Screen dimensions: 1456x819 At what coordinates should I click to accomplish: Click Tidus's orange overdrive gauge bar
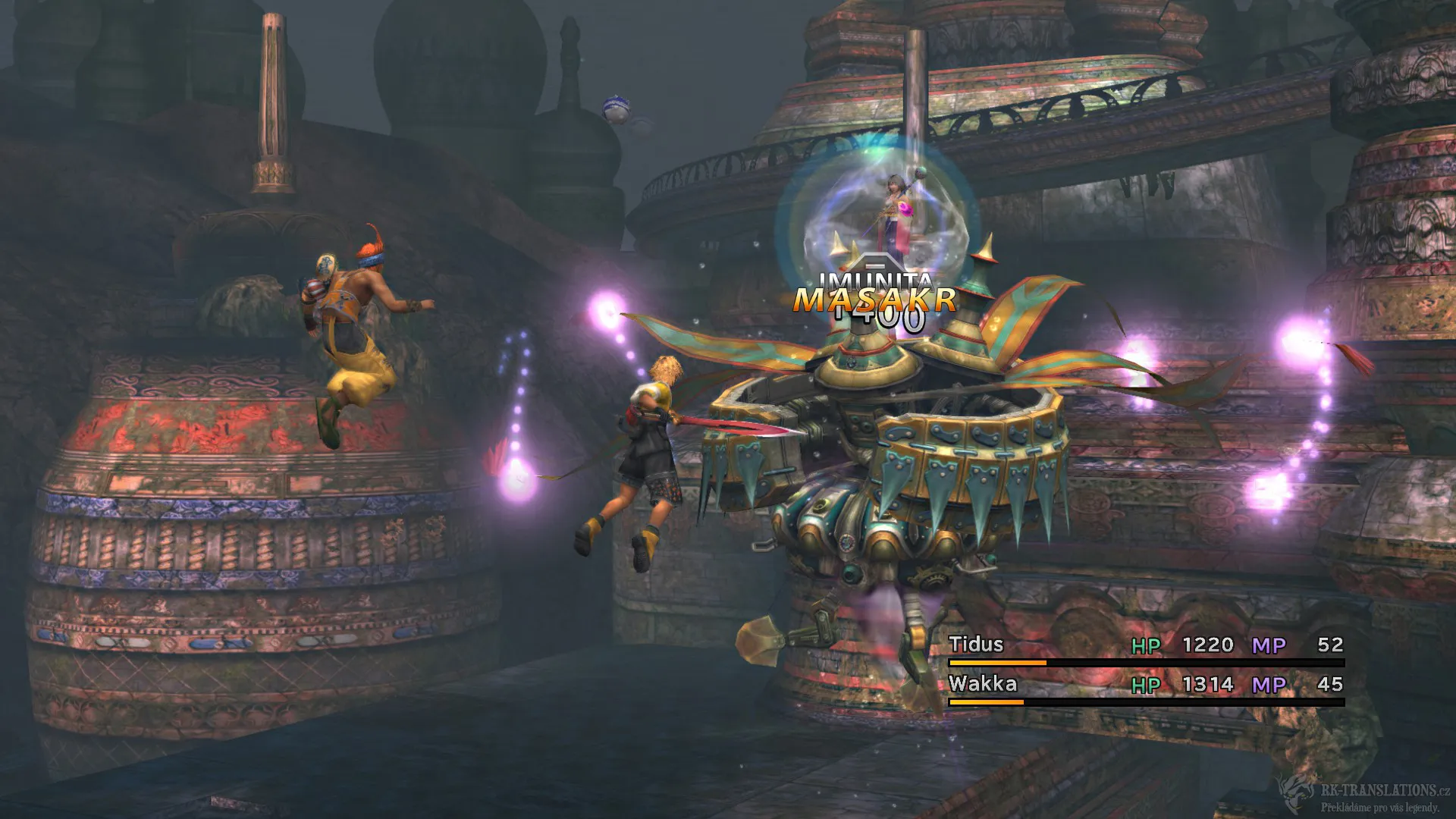(x=997, y=661)
